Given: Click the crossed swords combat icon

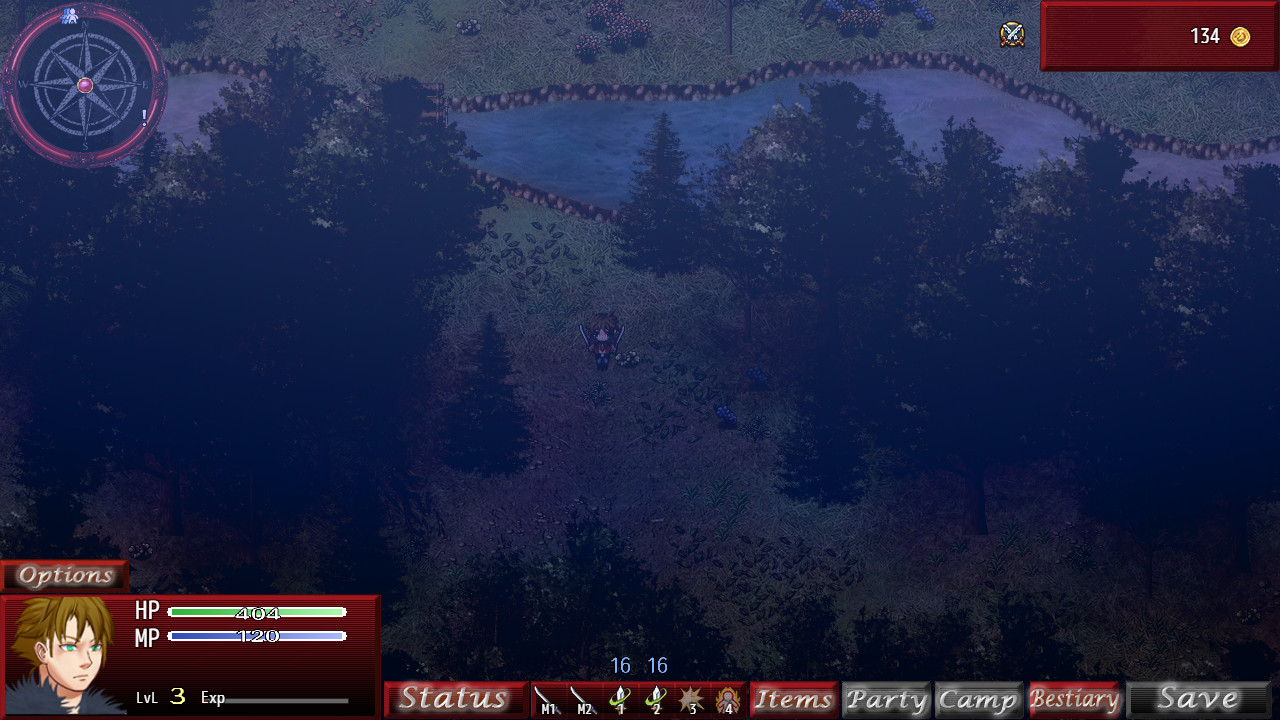Looking at the screenshot, I should tap(1011, 36).
